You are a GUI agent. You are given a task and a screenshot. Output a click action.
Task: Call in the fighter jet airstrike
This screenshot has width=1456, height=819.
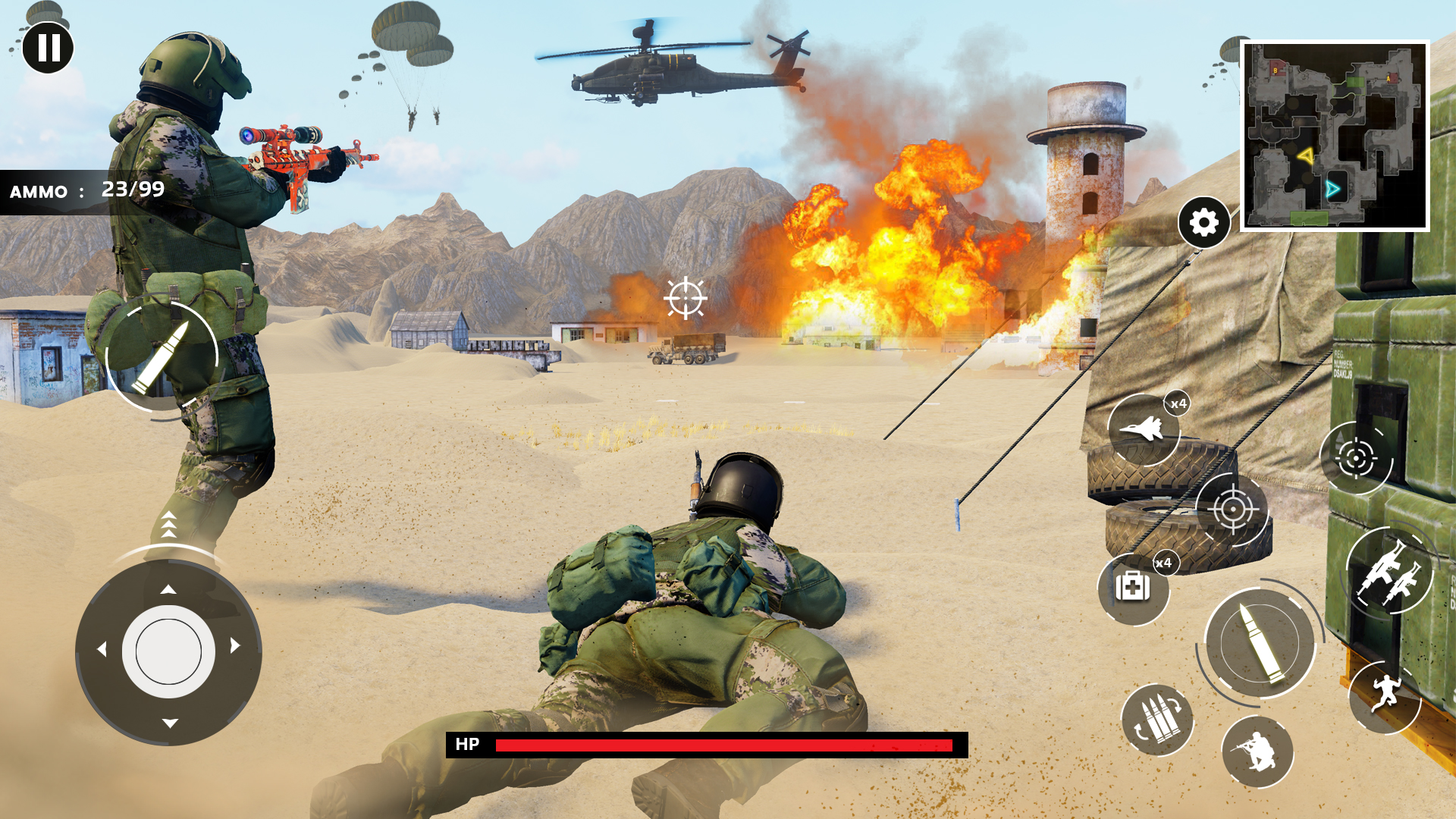click(1144, 429)
